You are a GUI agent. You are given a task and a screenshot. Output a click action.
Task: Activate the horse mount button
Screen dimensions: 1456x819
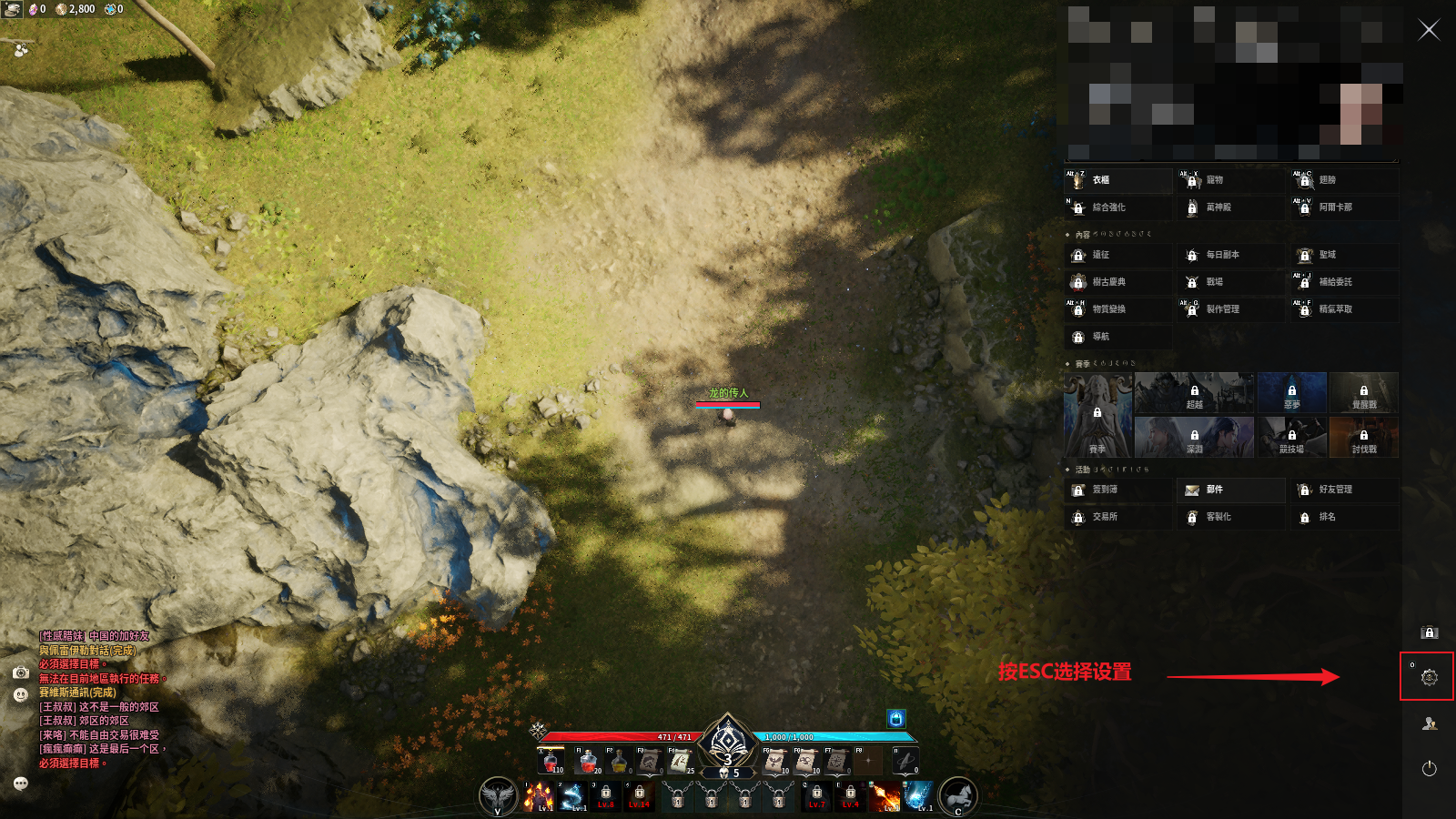pyautogui.click(x=957, y=796)
